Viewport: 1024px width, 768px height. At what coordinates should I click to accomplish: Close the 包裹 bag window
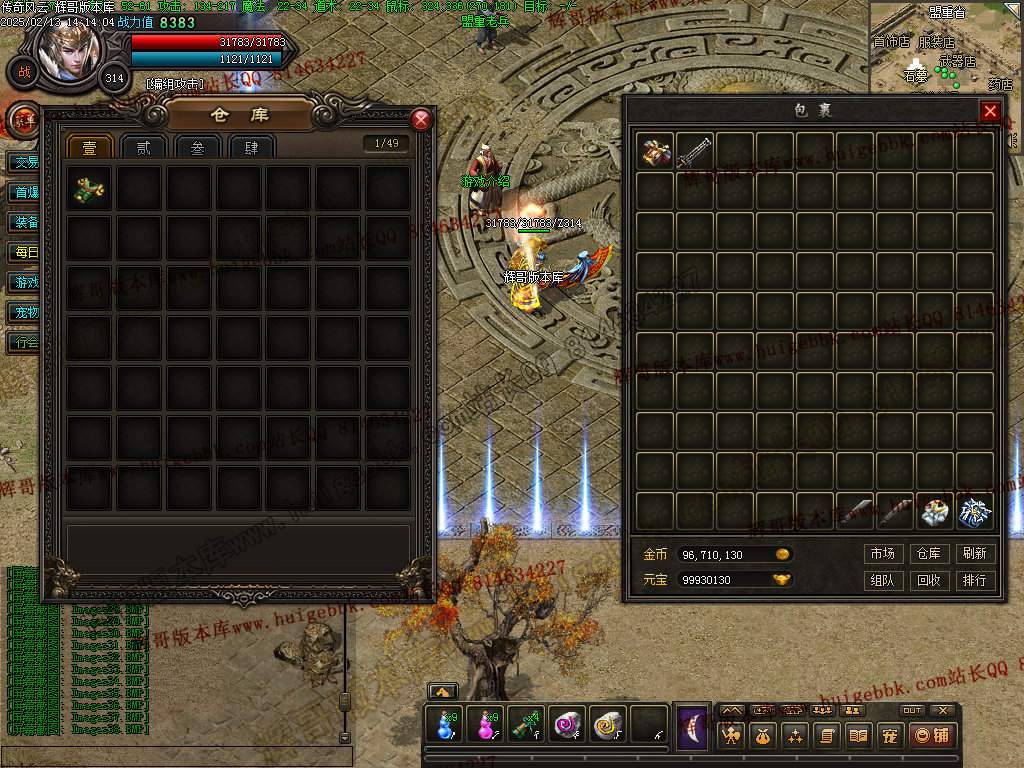(990, 111)
